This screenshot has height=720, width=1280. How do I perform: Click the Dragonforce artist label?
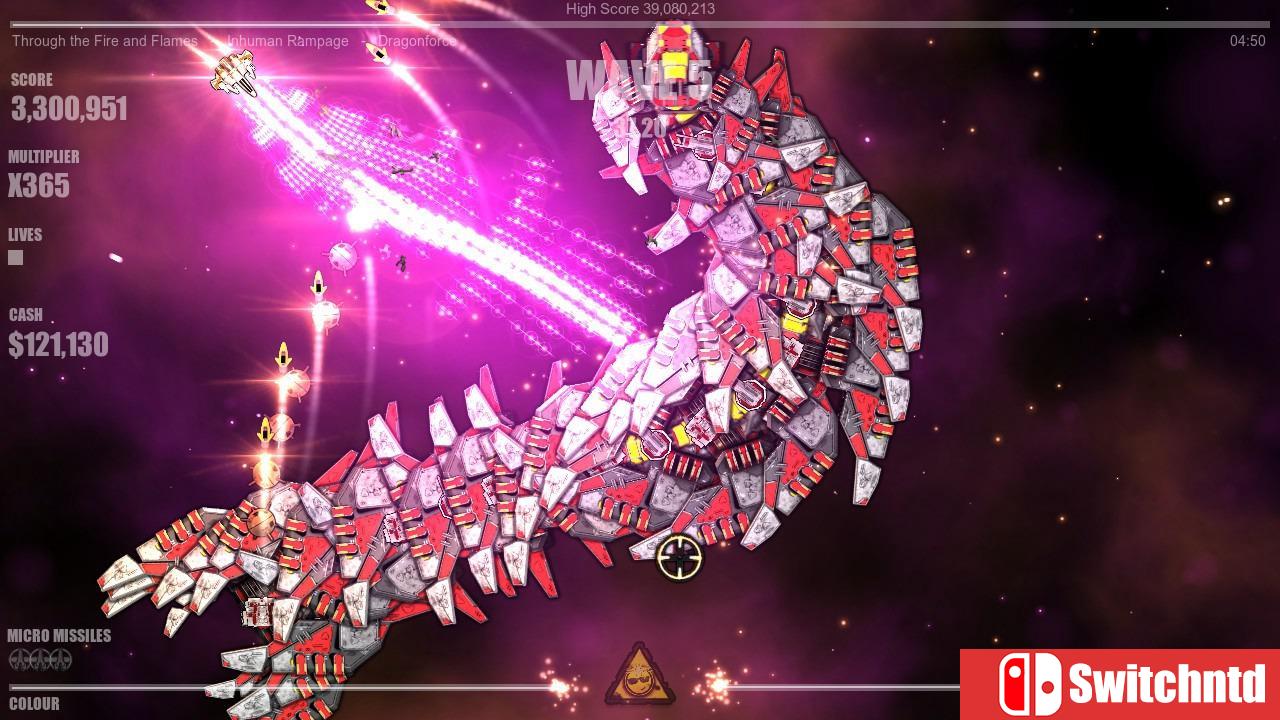pos(415,41)
